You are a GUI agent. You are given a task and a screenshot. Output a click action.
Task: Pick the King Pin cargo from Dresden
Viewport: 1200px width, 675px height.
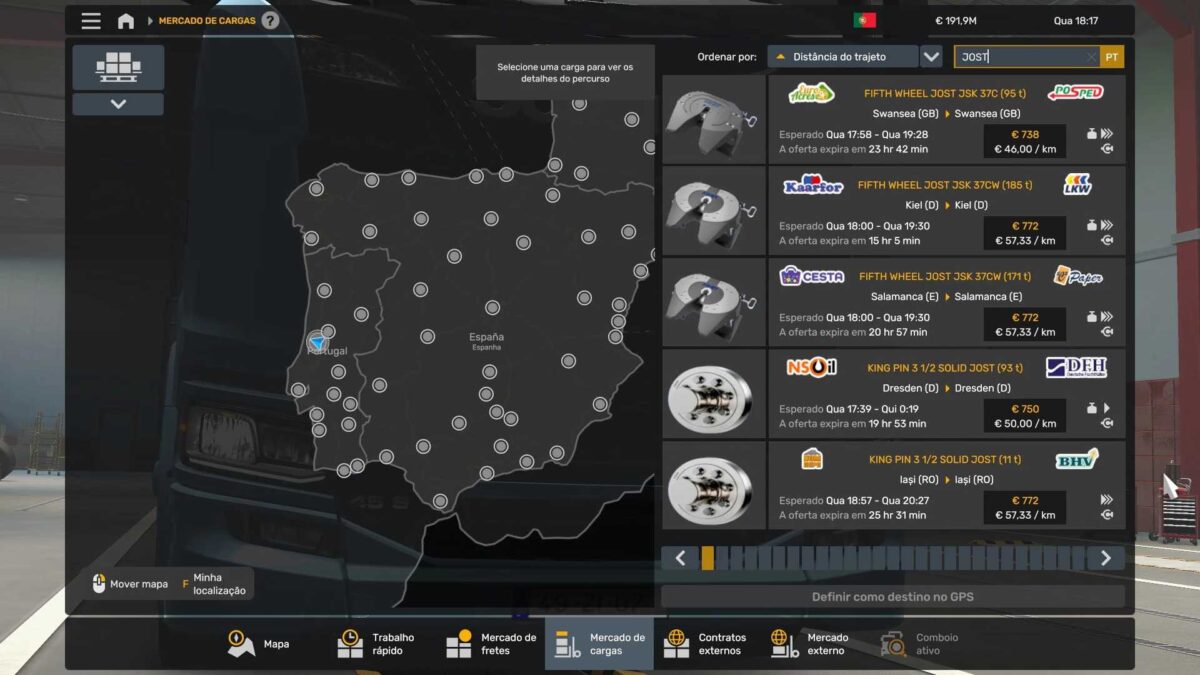pyautogui.click(x=945, y=395)
